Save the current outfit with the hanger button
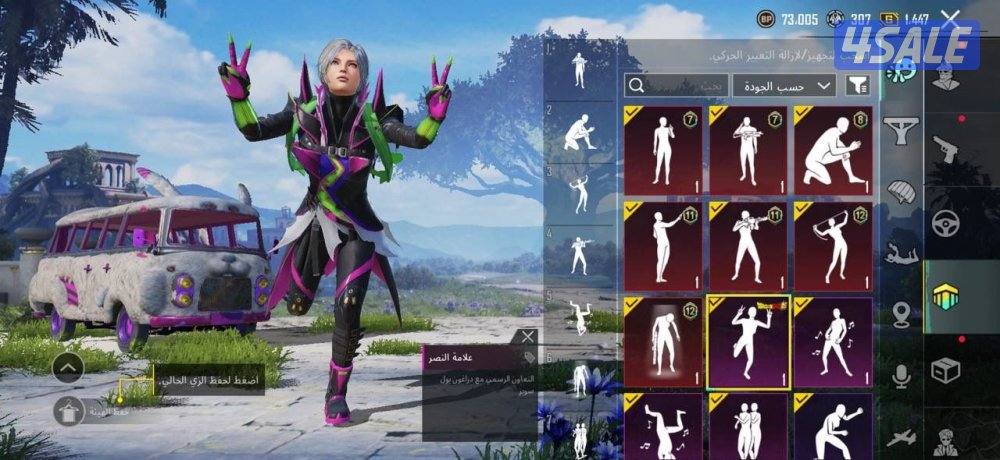Image resolution: width=1000 pixels, height=460 pixels. [x=69, y=408]
